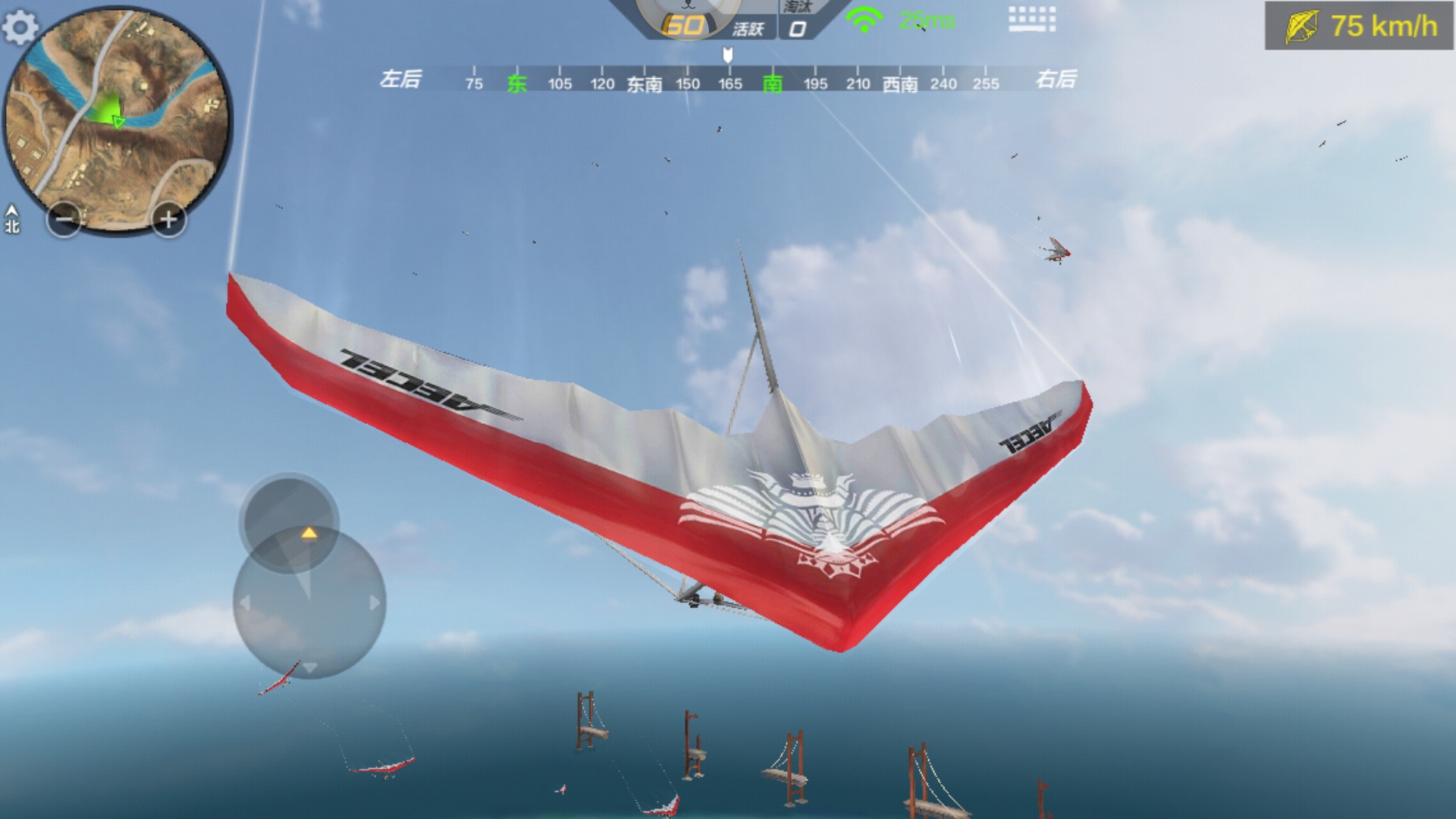The width and height of the screenshot is (1456, 819).
Task: Zoom out the minimap with minus button
Action: 64,220
